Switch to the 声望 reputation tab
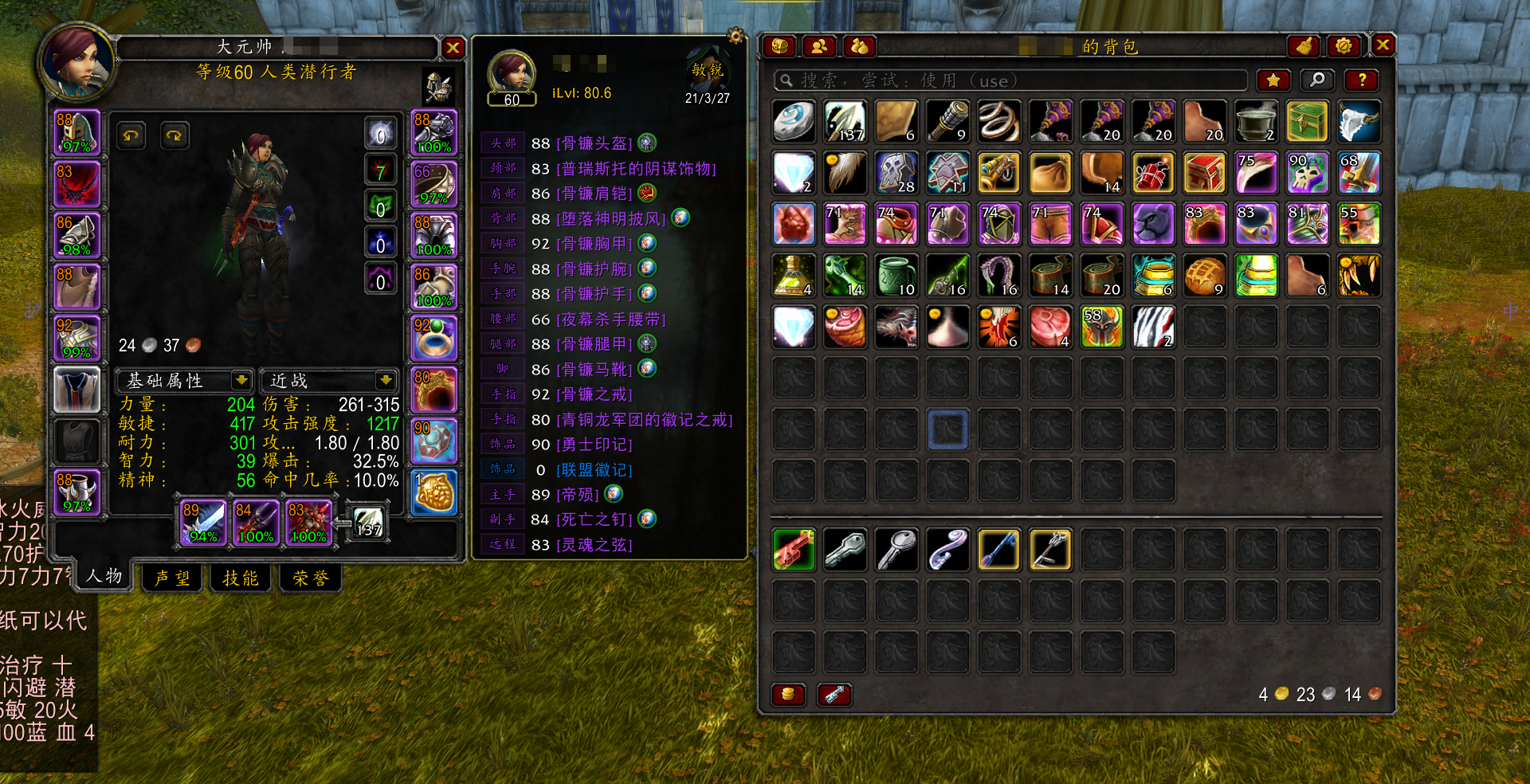The height and width of the screenshot is (784, 1530). 172,578
